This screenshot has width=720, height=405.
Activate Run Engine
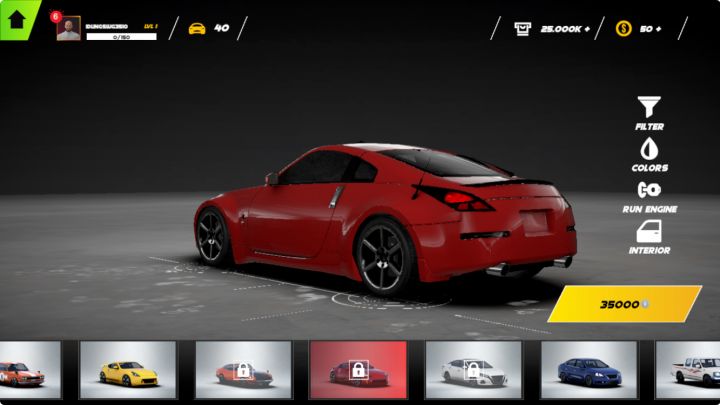tap(649, 195)
